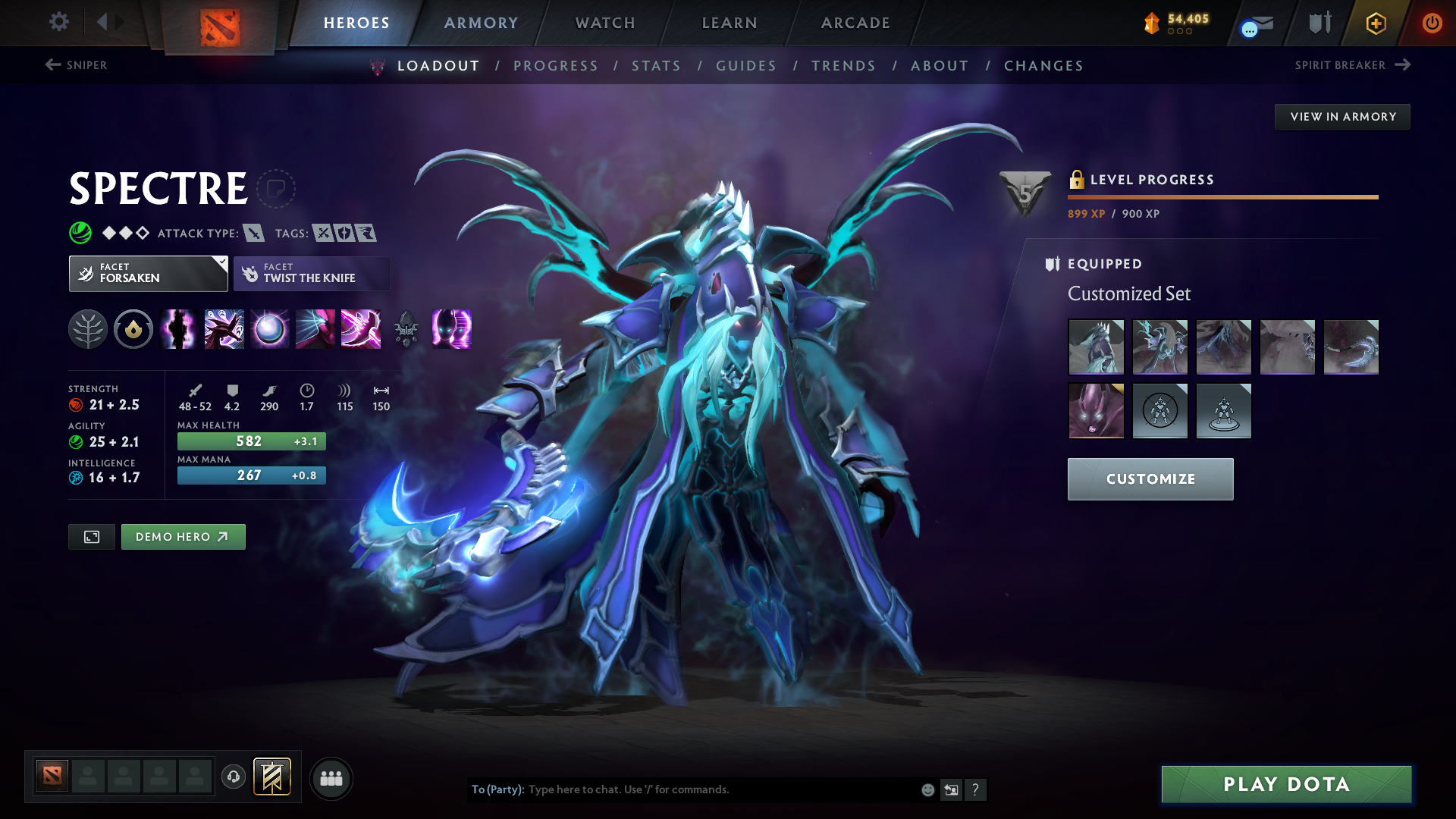This screenshot has width=1456, height=819.
Task: Select the weapon item thumbnail in Customized Set
Action: (1352, 347)
